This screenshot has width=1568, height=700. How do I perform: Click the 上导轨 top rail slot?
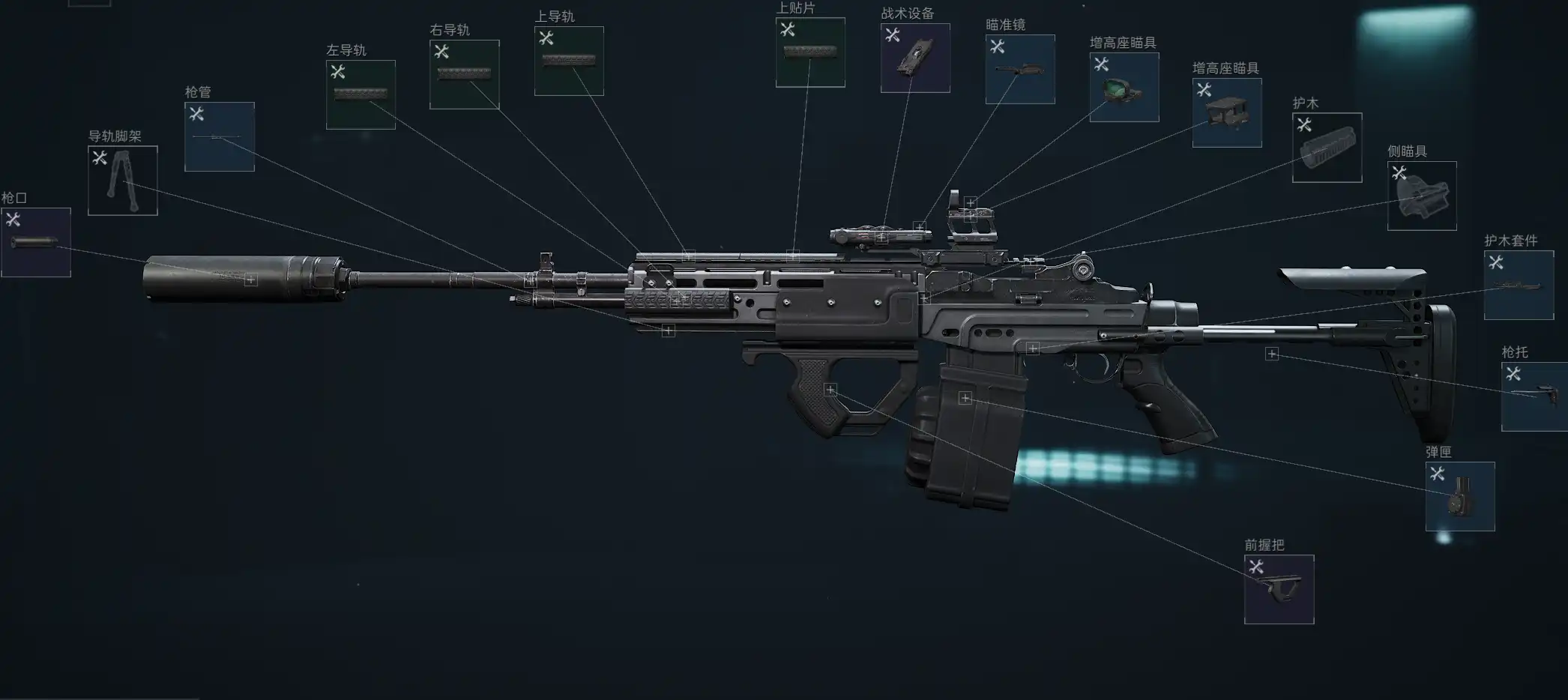pos(569,61)
